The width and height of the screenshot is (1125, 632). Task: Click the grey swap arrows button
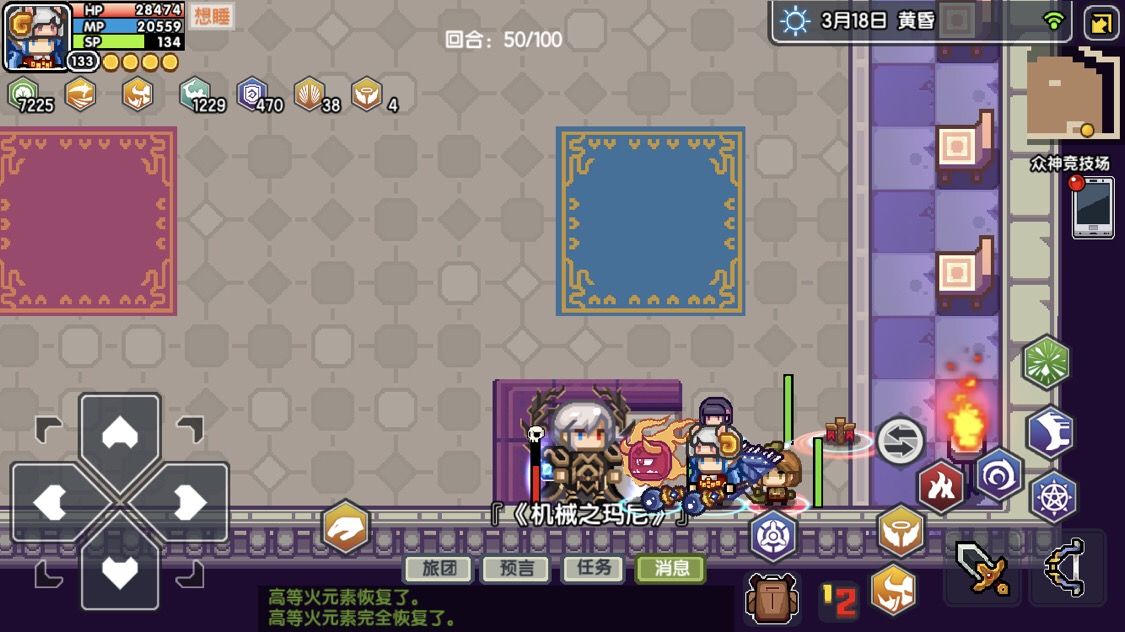(x=900, y=441)
